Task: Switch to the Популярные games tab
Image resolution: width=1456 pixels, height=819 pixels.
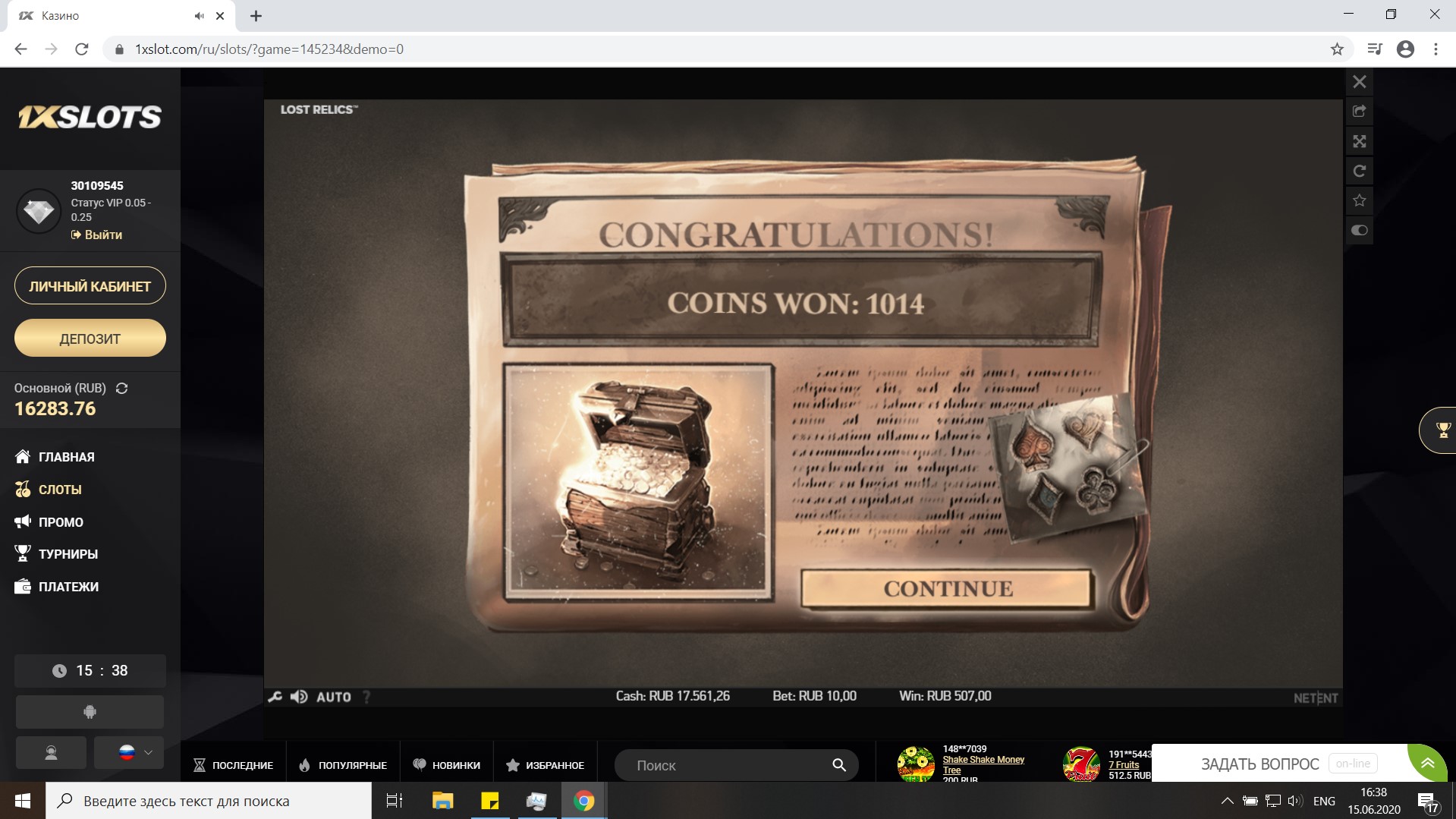Action: 343,765
